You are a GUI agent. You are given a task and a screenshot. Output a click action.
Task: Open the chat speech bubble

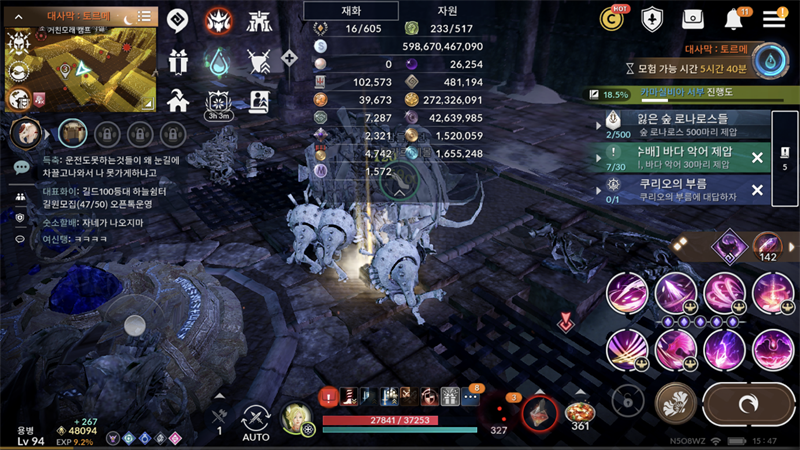[21, 167]
